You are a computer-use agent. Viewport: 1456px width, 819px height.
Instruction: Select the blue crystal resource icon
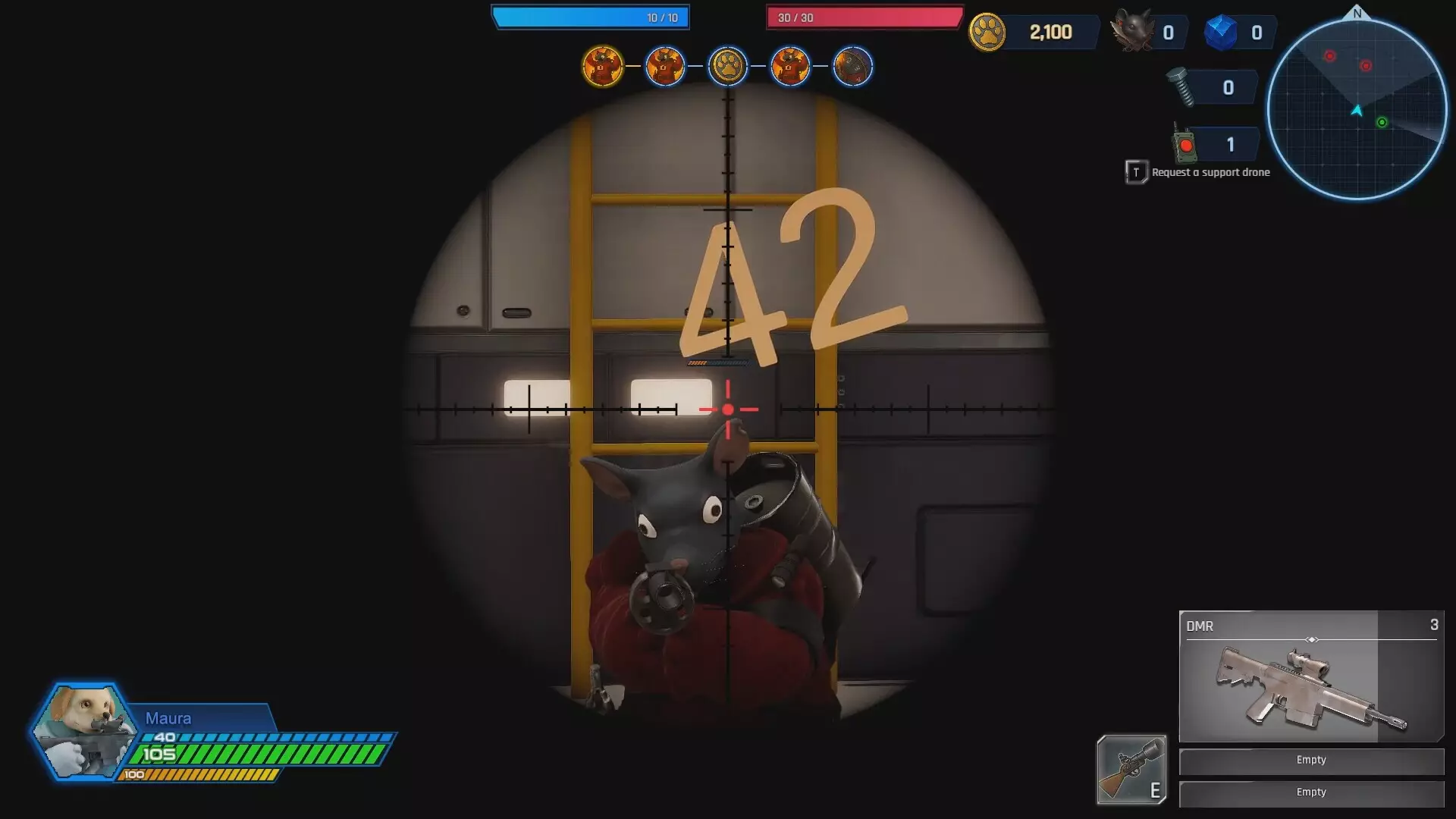coord(1222,32)
